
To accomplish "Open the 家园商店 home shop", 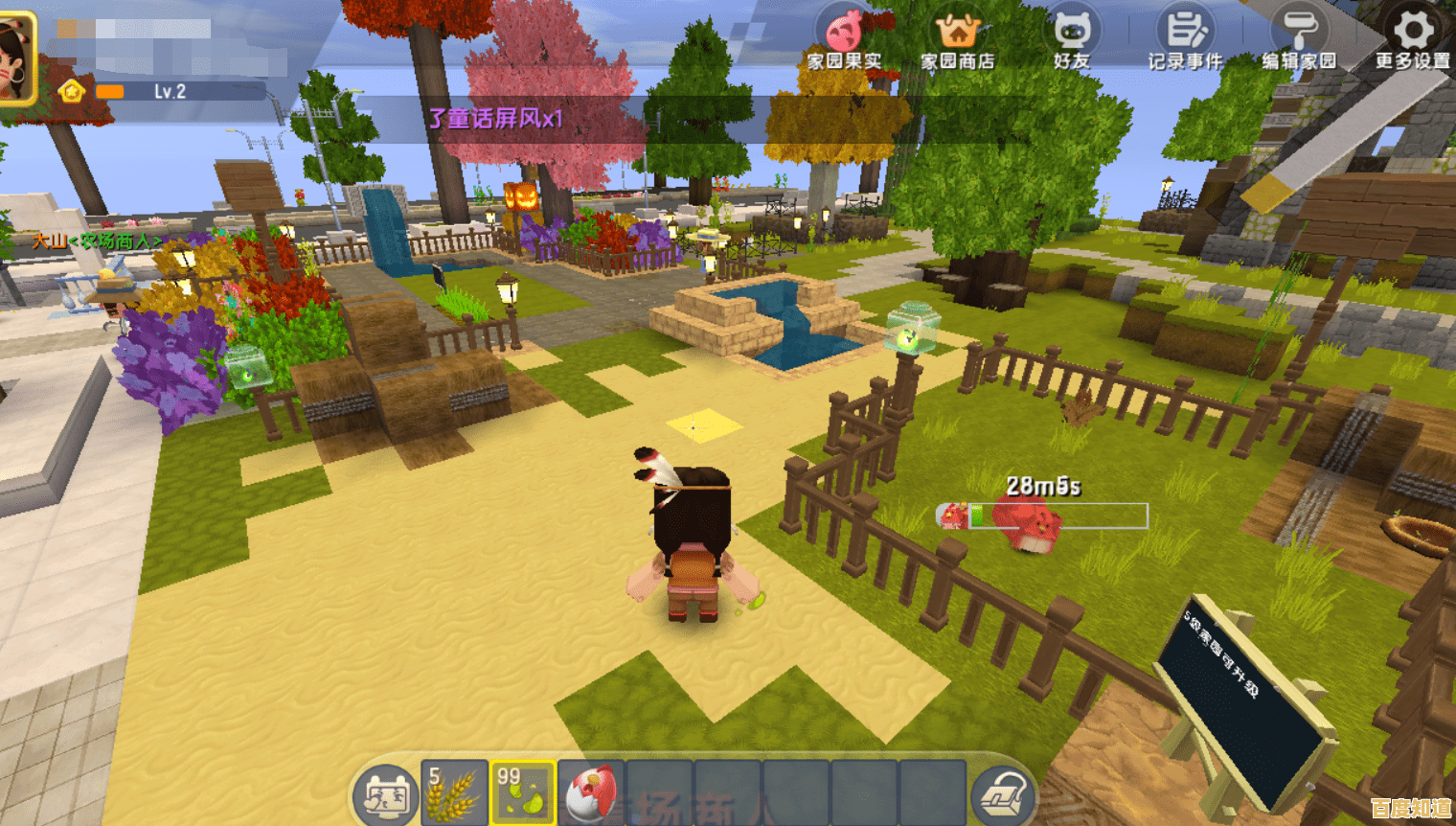I will pos(957,38).
